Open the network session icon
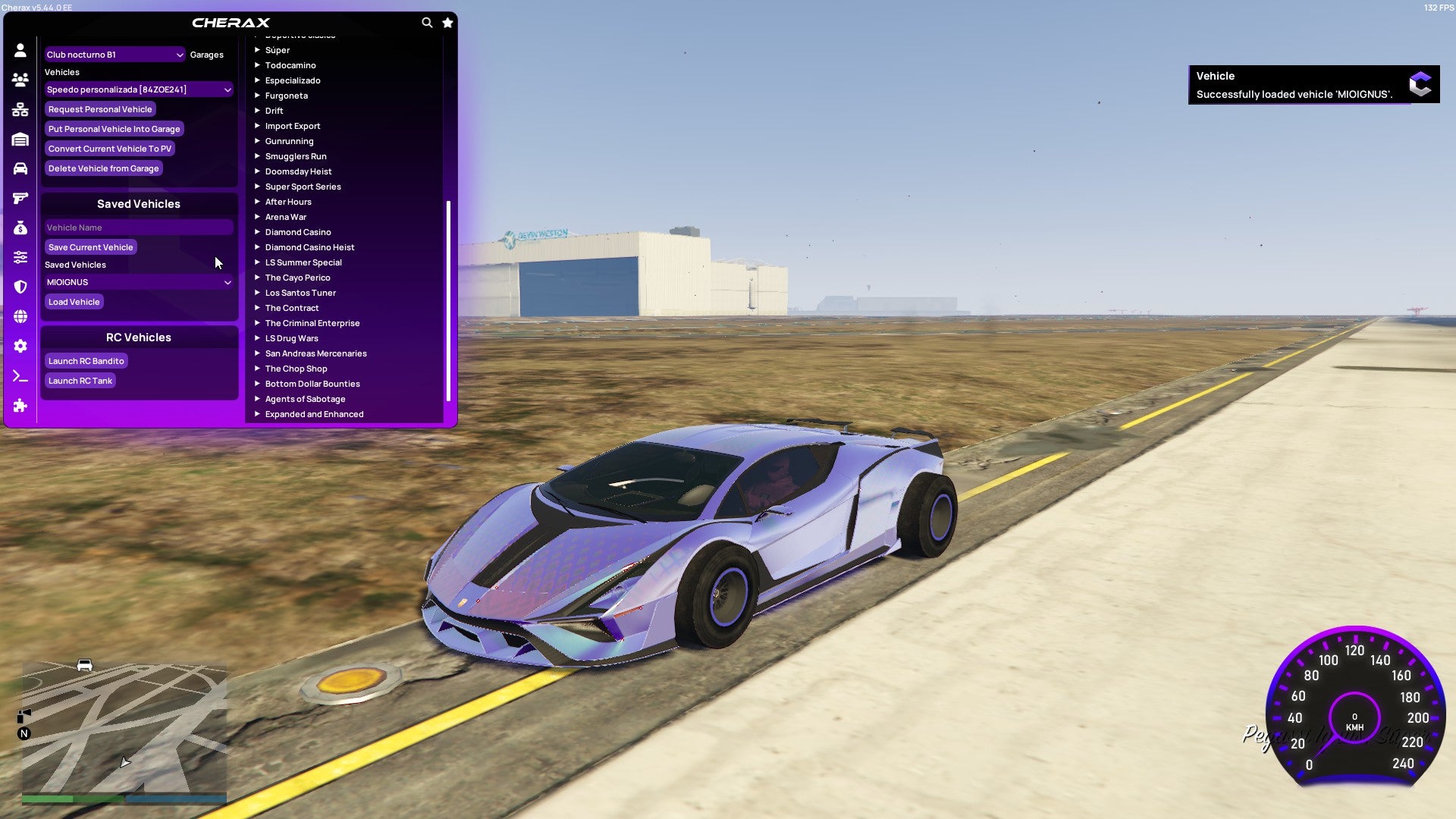 click(x=20, y=109)
